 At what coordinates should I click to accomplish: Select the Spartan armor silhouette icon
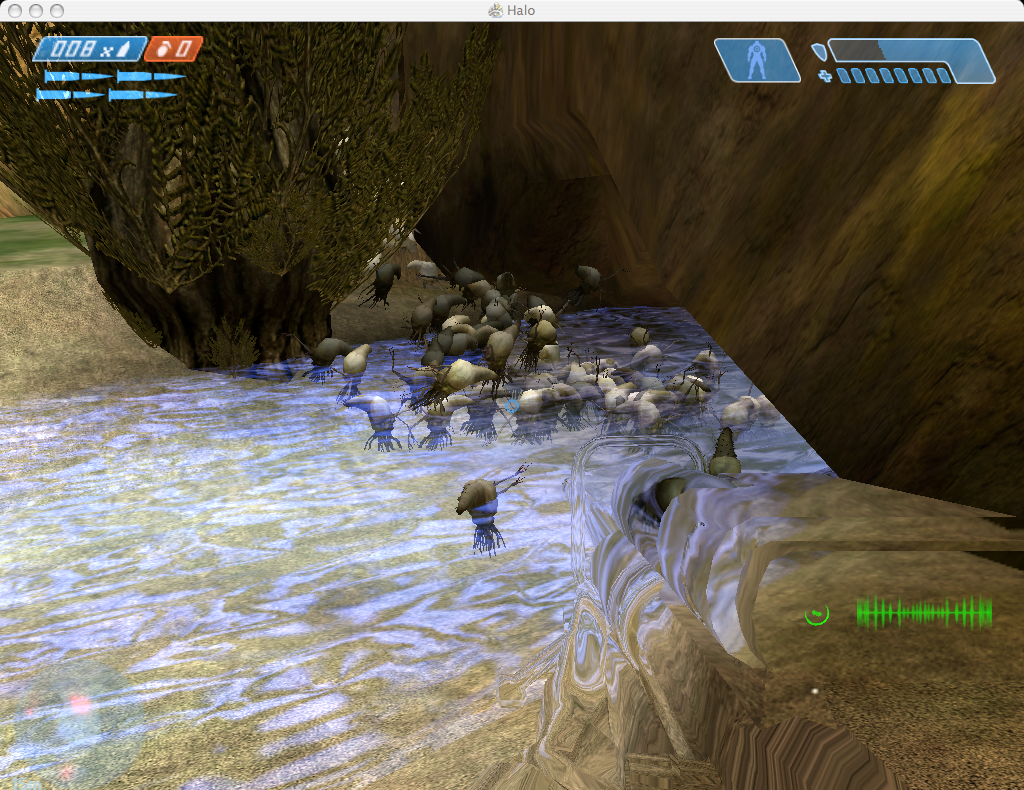(x=757, y=60)
